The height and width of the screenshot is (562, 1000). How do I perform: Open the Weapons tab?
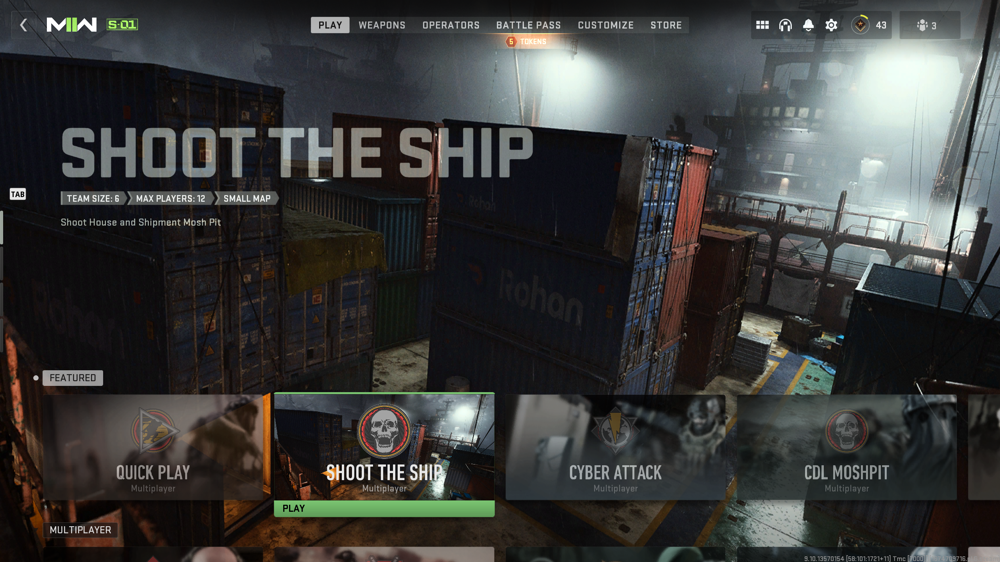pos(382,25)
